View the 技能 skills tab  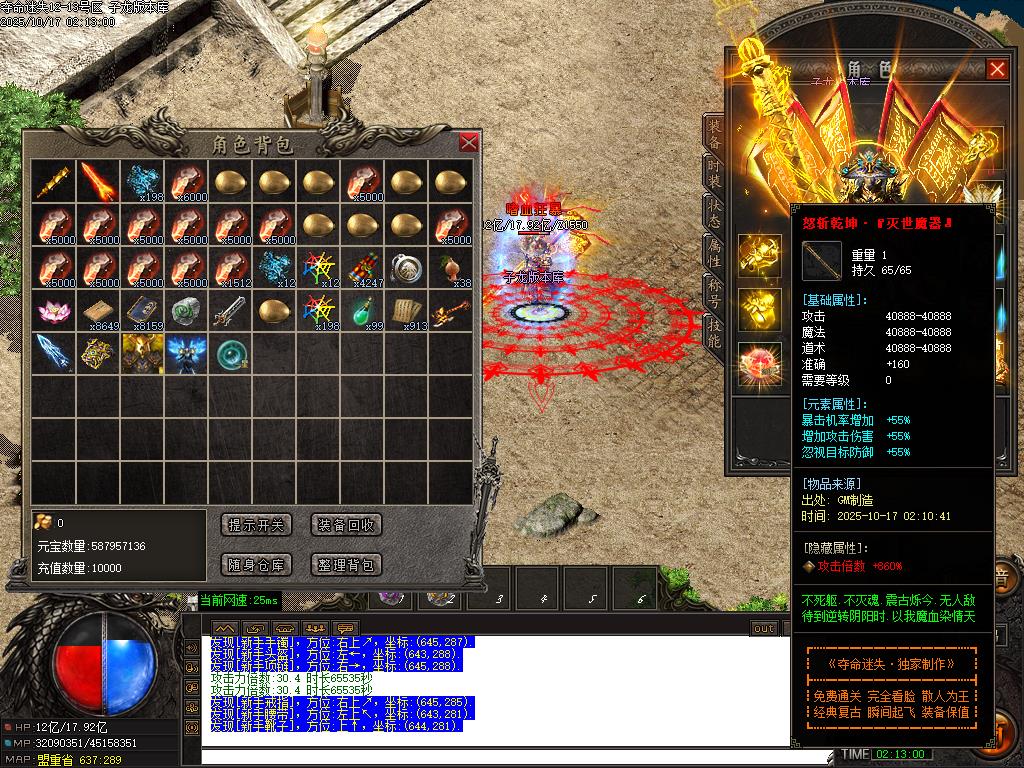(714, 335)
